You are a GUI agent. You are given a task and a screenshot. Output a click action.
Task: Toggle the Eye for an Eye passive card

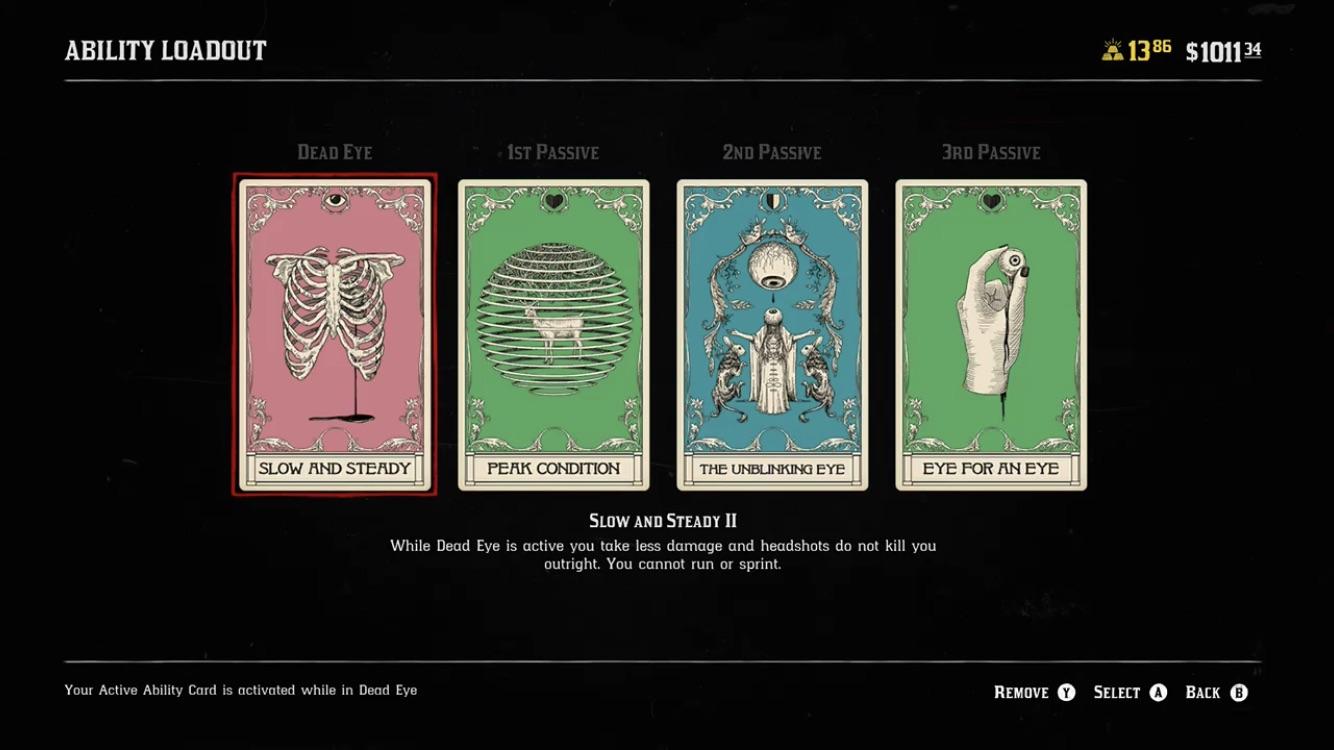tap(990, 335)
